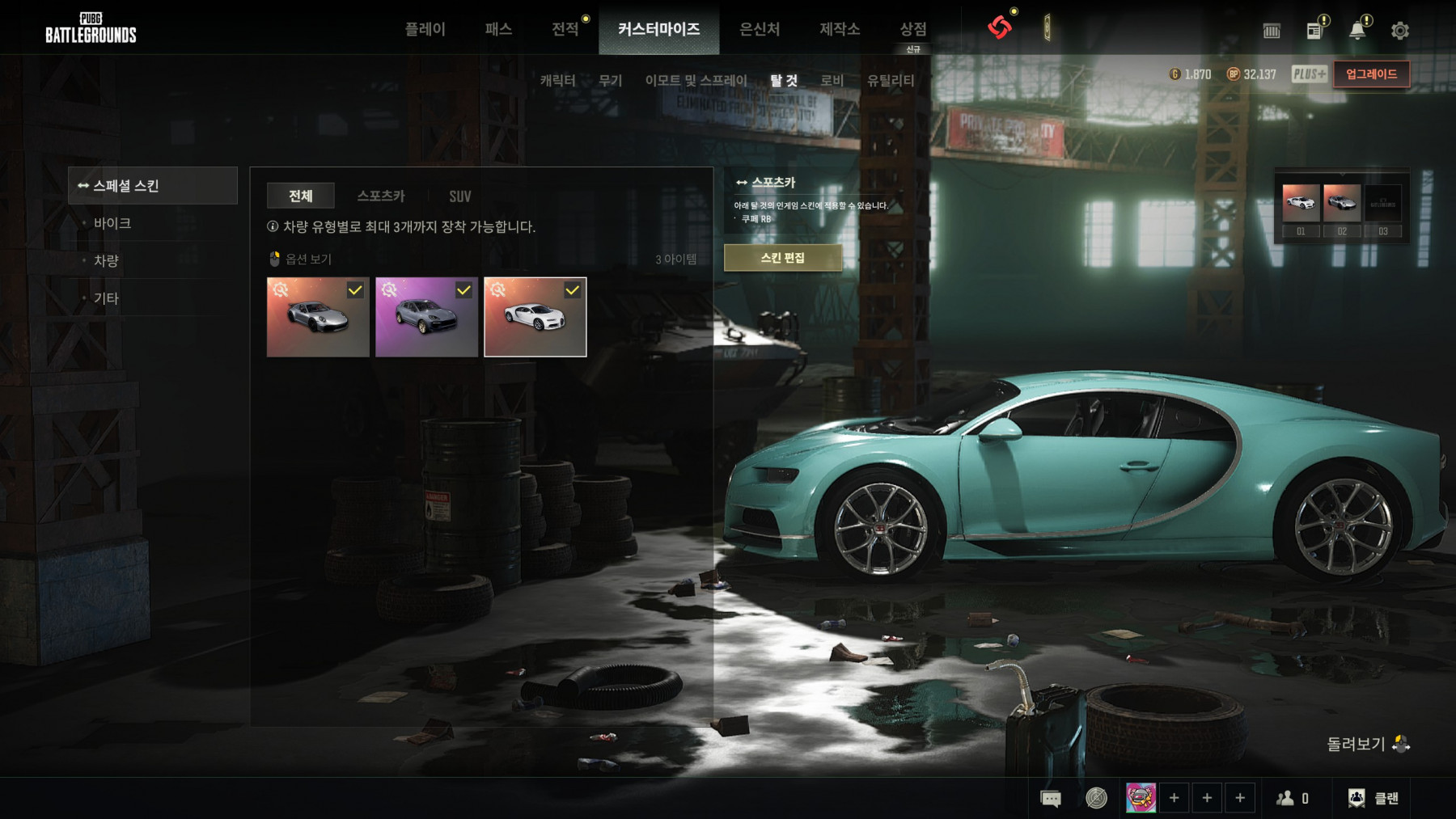Screen dimensions: 1456x819
Task: Filter skins by the SUV tab
Action: [x=459, y=196]
